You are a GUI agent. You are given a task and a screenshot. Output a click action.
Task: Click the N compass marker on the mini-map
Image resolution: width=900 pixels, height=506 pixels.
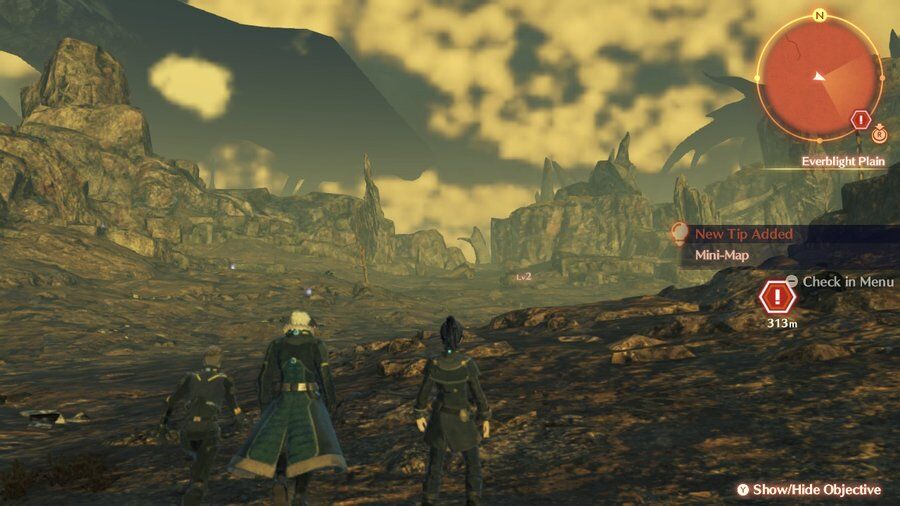tap(820, 16)
